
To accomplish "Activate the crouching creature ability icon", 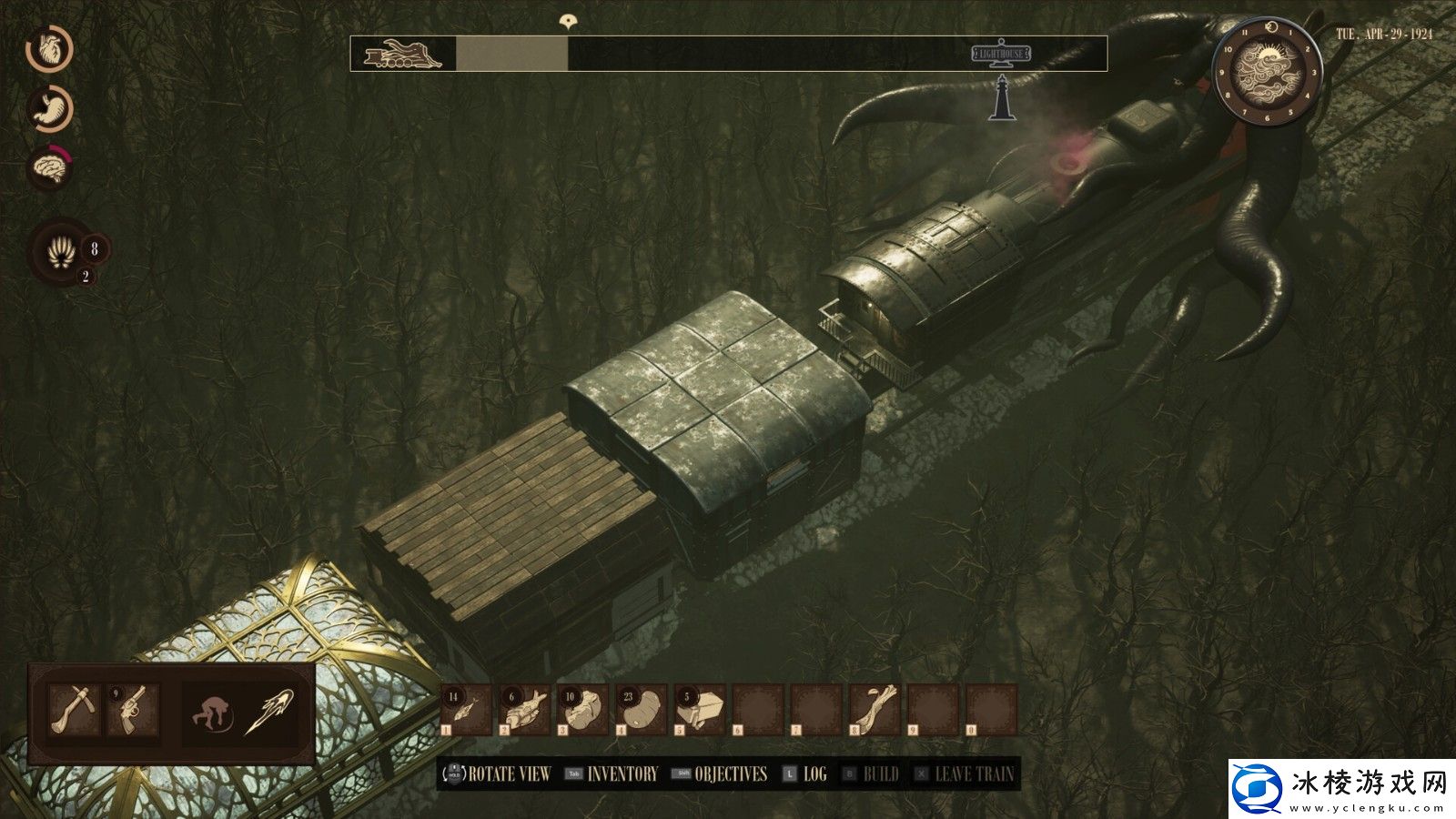I will coord(212,711).
